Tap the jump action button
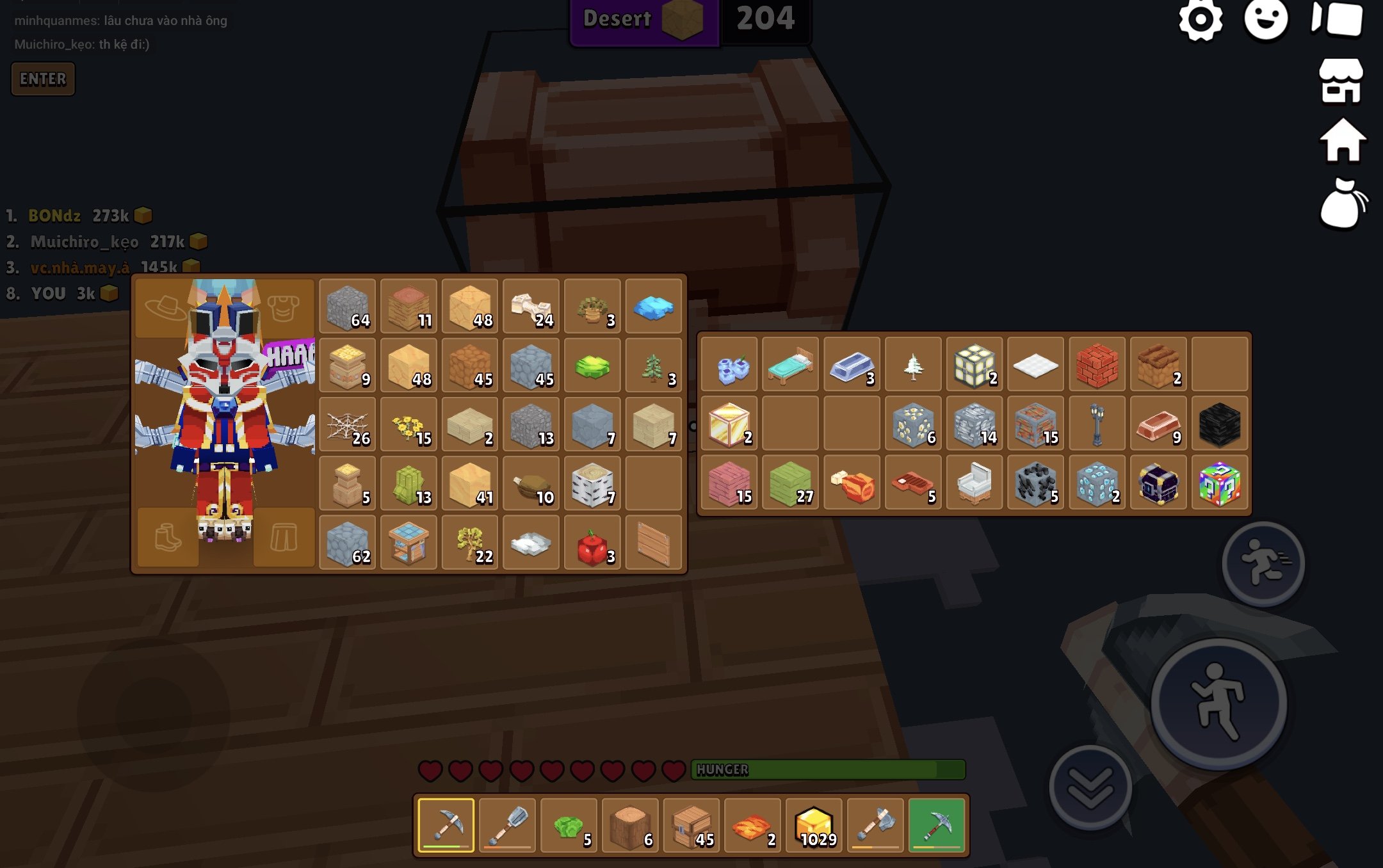Viewport: 1383px width, 868px height. [x=1218, y=703]
